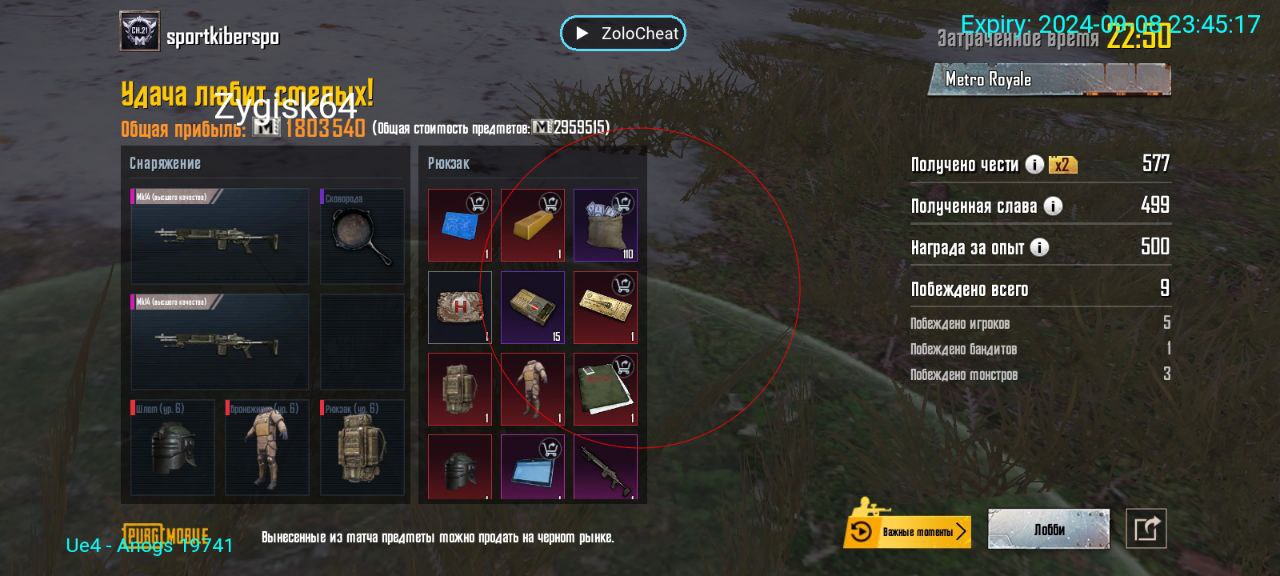Click the share icon beside Лобби
The image size is (1280, 576).
pyautogui.click(x=1146, y=529)
